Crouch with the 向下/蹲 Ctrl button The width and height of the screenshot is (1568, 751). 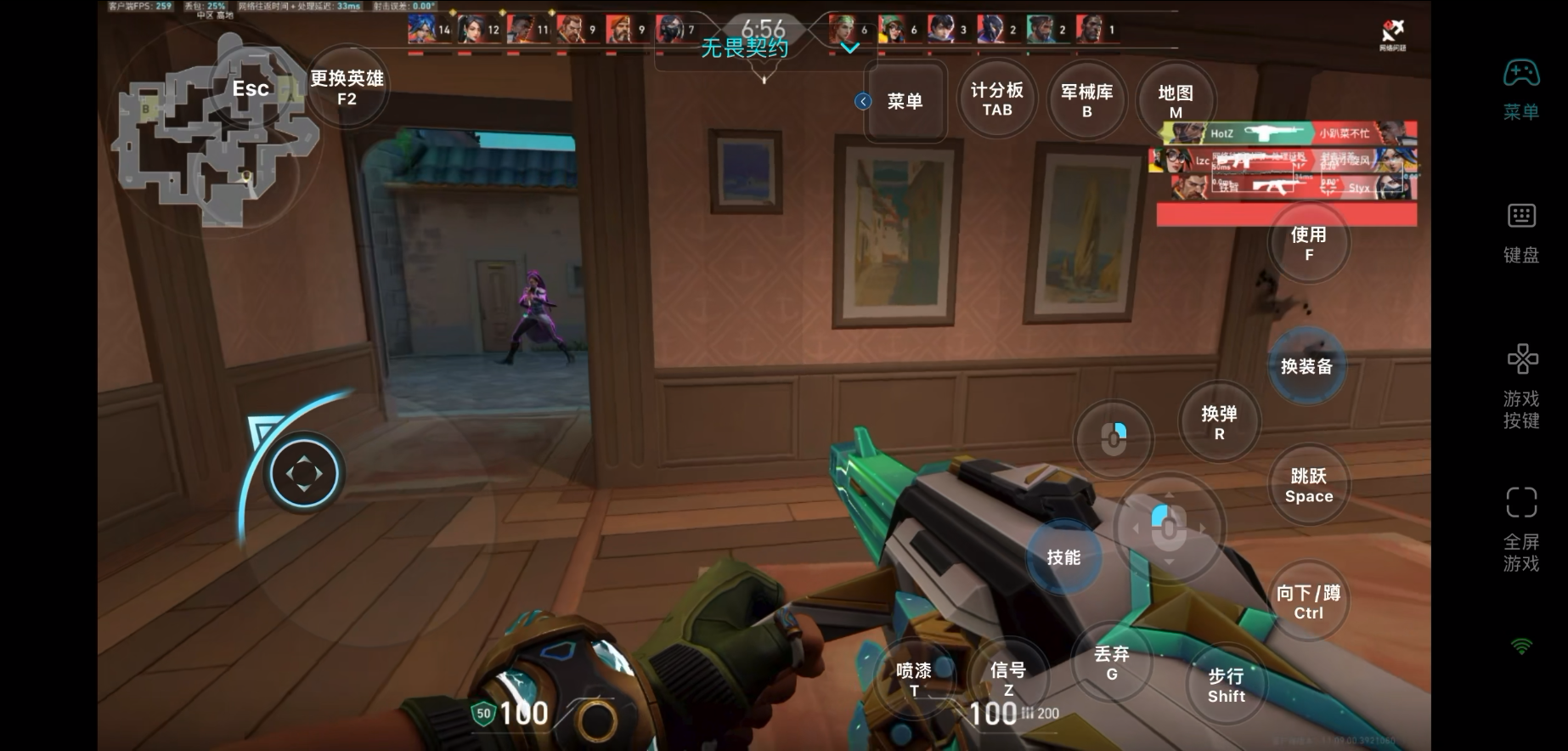[x=1308, y=601]
